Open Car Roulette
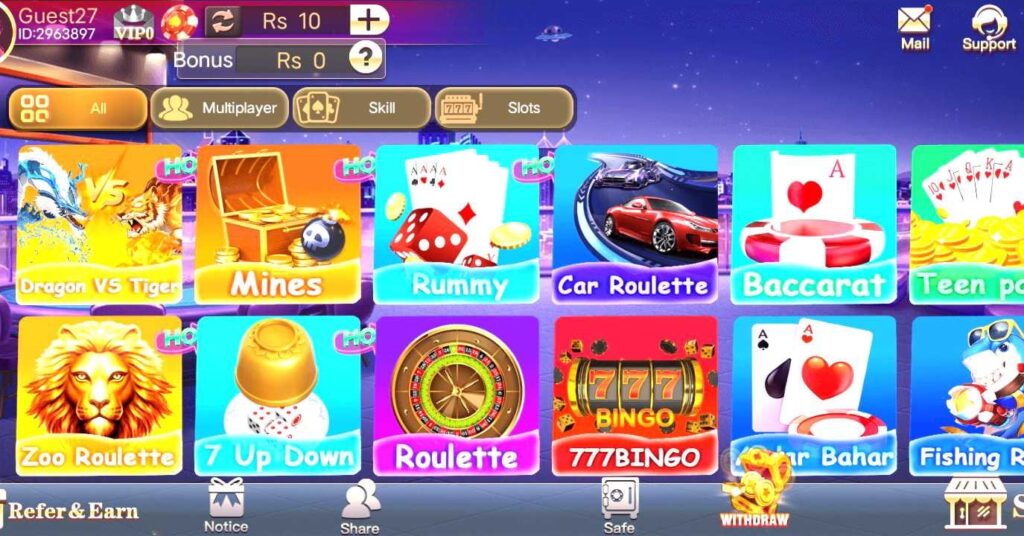1024x536 pixels. click(x=634, y=223)
